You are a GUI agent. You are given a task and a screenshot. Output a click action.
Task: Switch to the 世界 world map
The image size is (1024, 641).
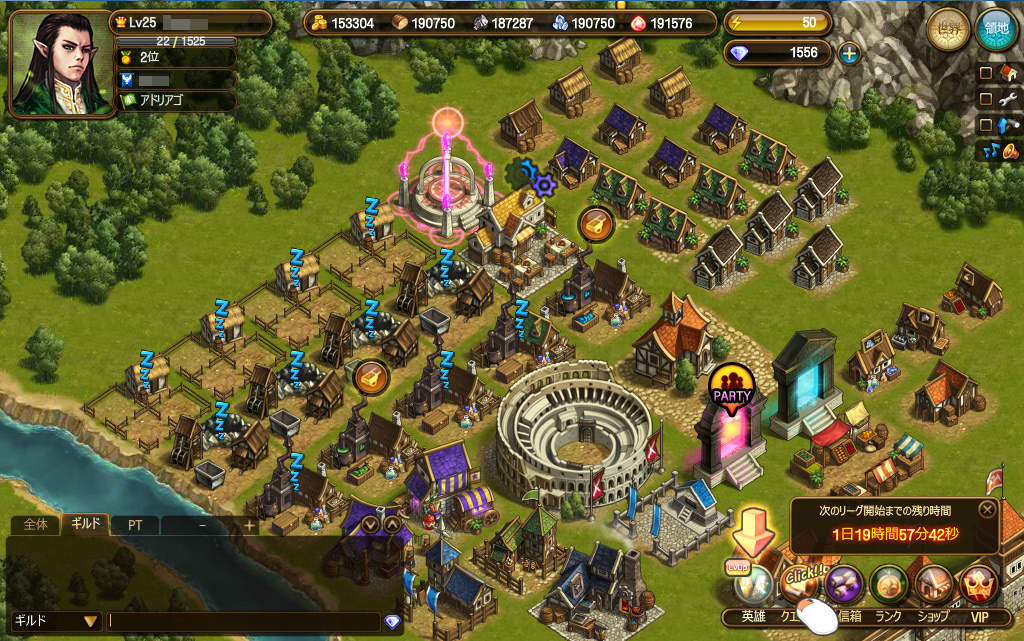[946, 30]
